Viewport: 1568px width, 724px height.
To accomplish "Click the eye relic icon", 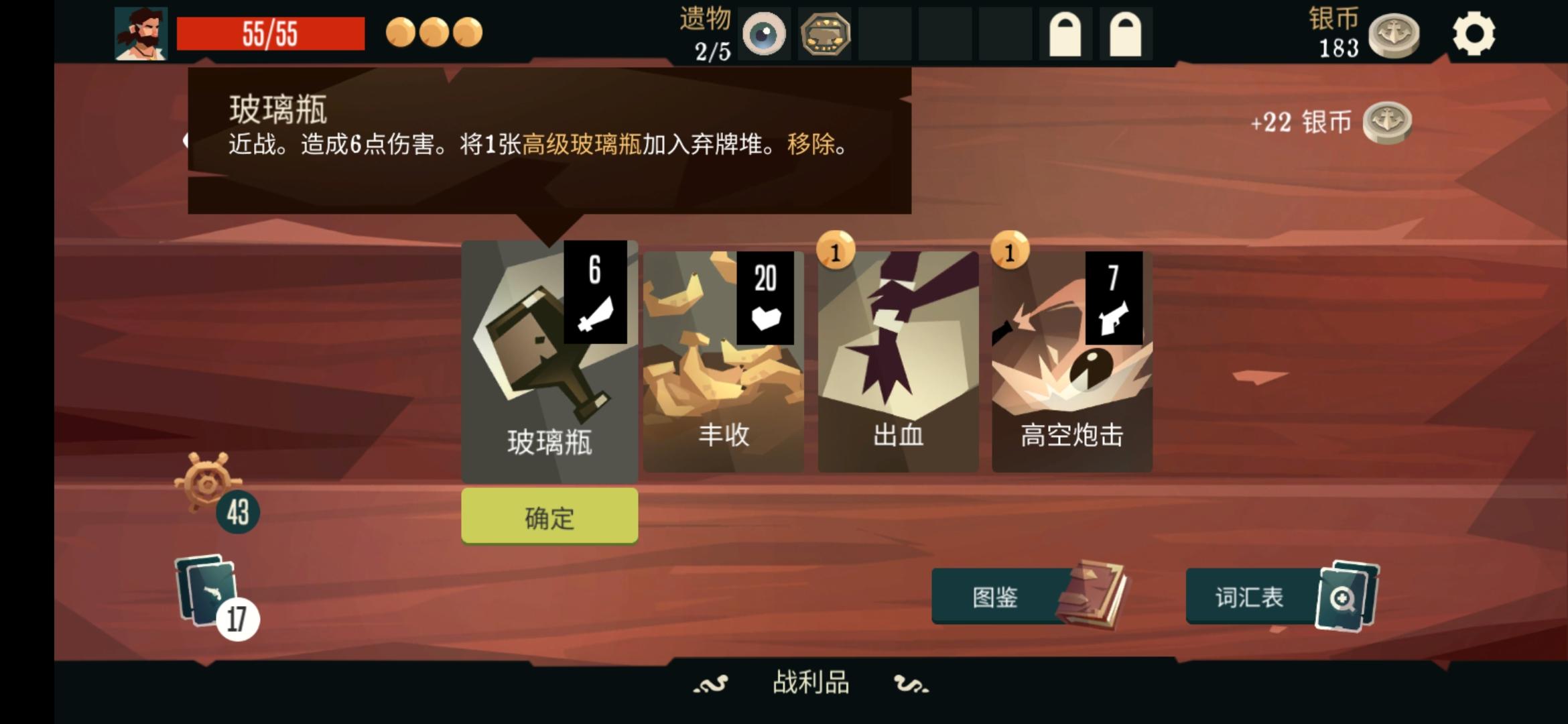I will tap(763, 33).
